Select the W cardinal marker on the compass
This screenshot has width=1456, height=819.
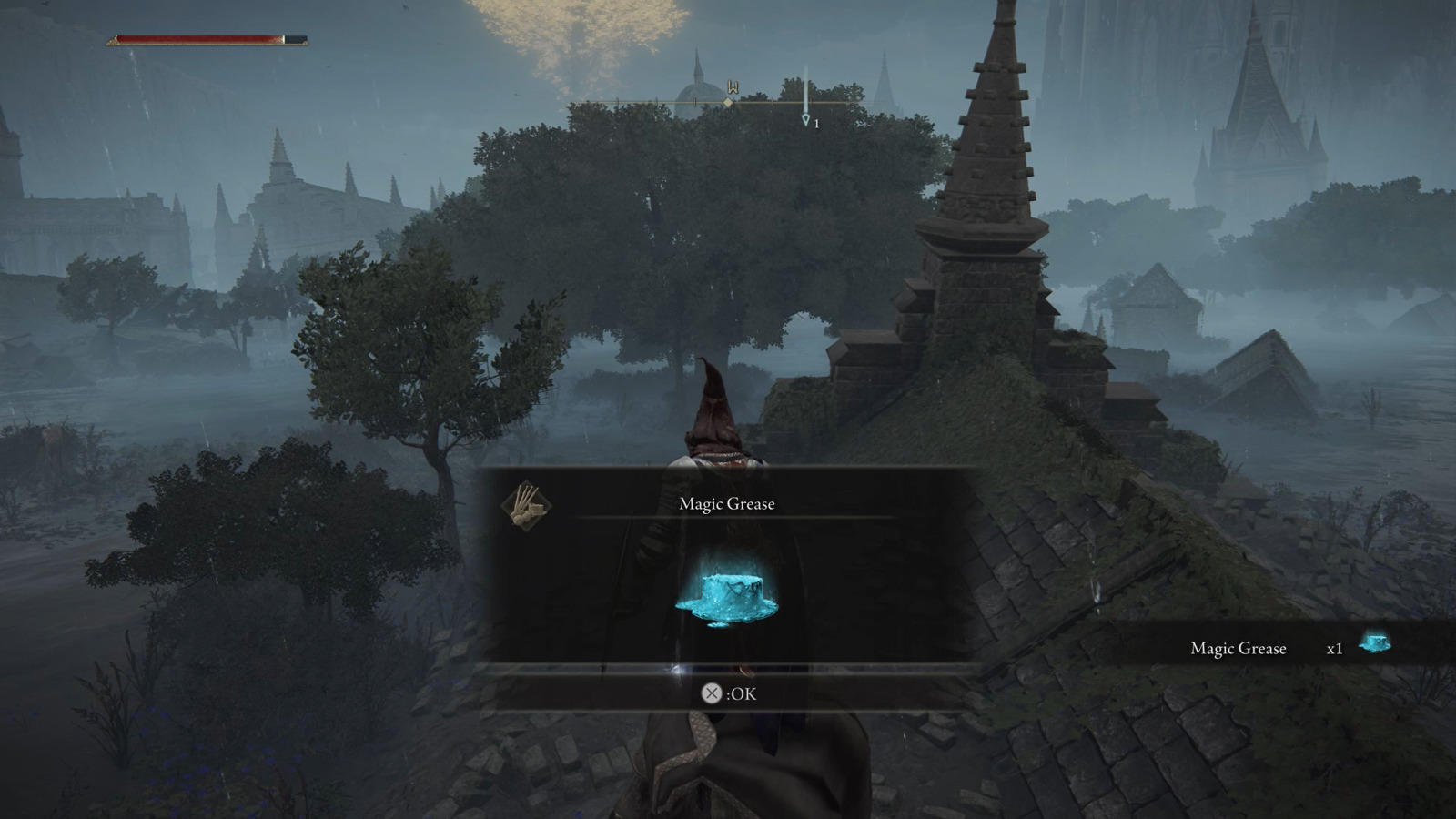[x=733, y=86]
